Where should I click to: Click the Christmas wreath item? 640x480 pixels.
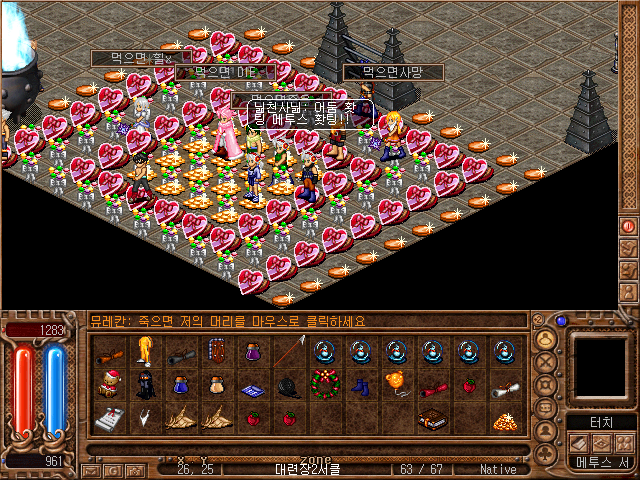(x=325, y=384)
